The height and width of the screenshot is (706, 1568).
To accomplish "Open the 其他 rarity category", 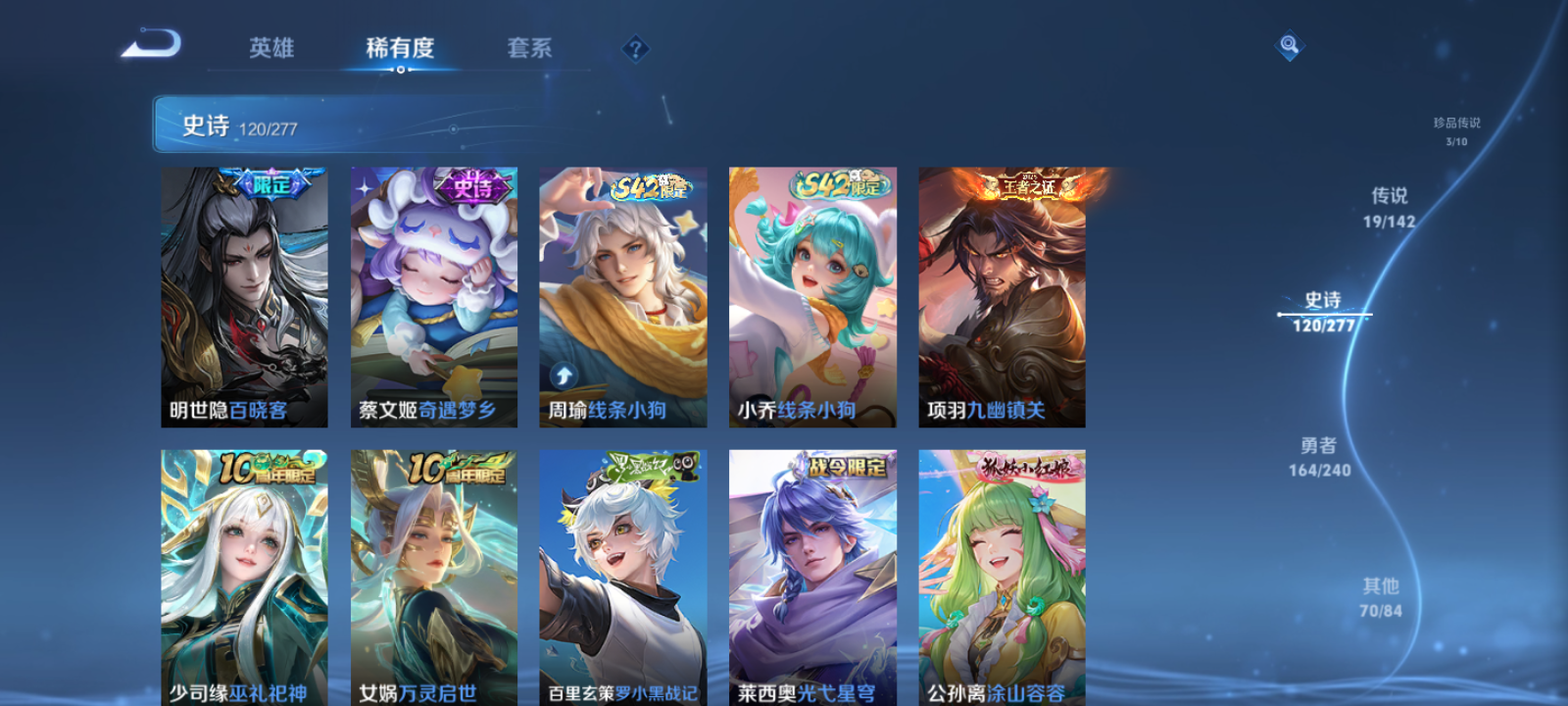I will pos(1382,596).
